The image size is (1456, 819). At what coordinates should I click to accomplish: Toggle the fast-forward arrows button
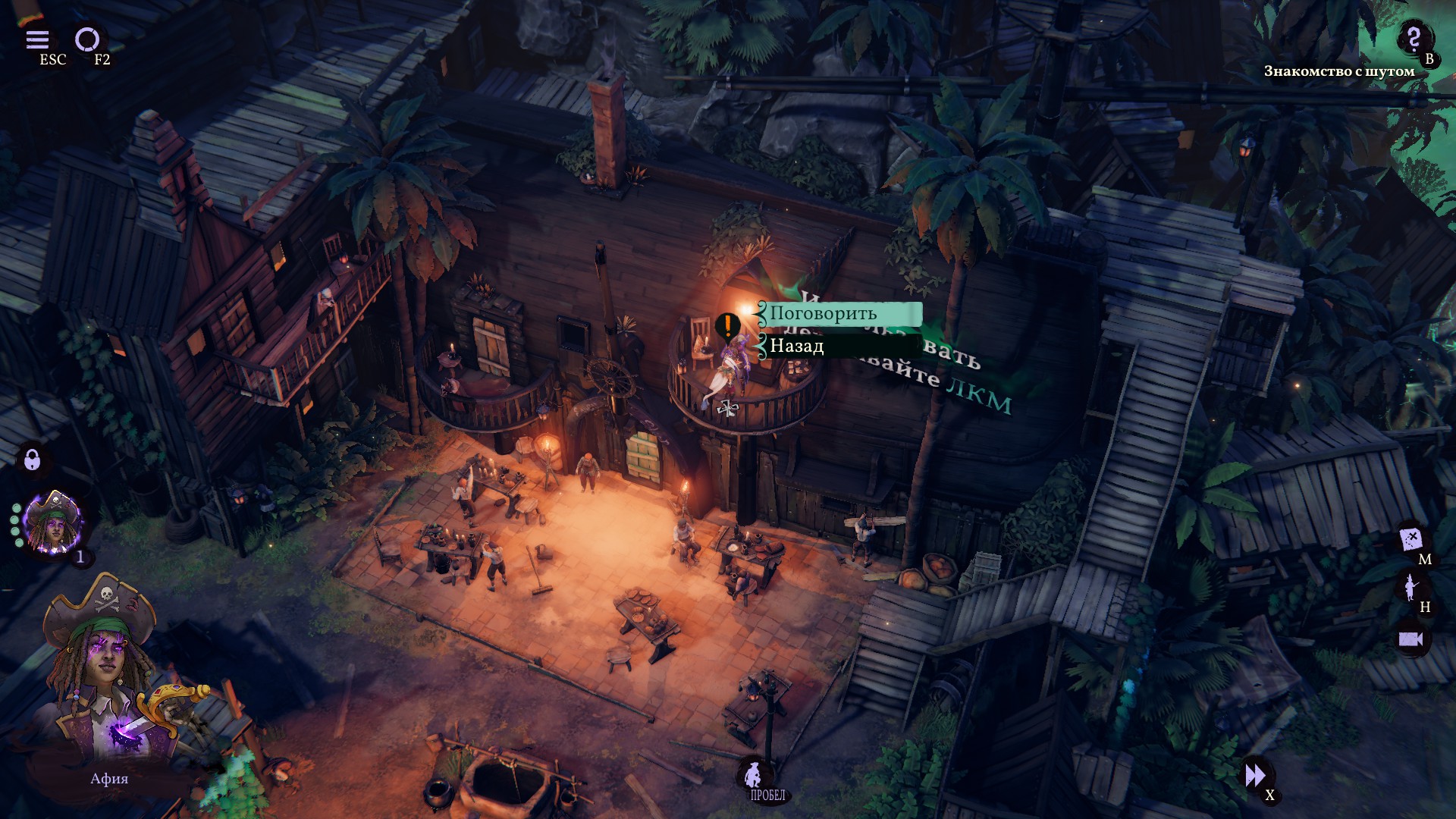pyautogui.click(x=1255, y=775)
